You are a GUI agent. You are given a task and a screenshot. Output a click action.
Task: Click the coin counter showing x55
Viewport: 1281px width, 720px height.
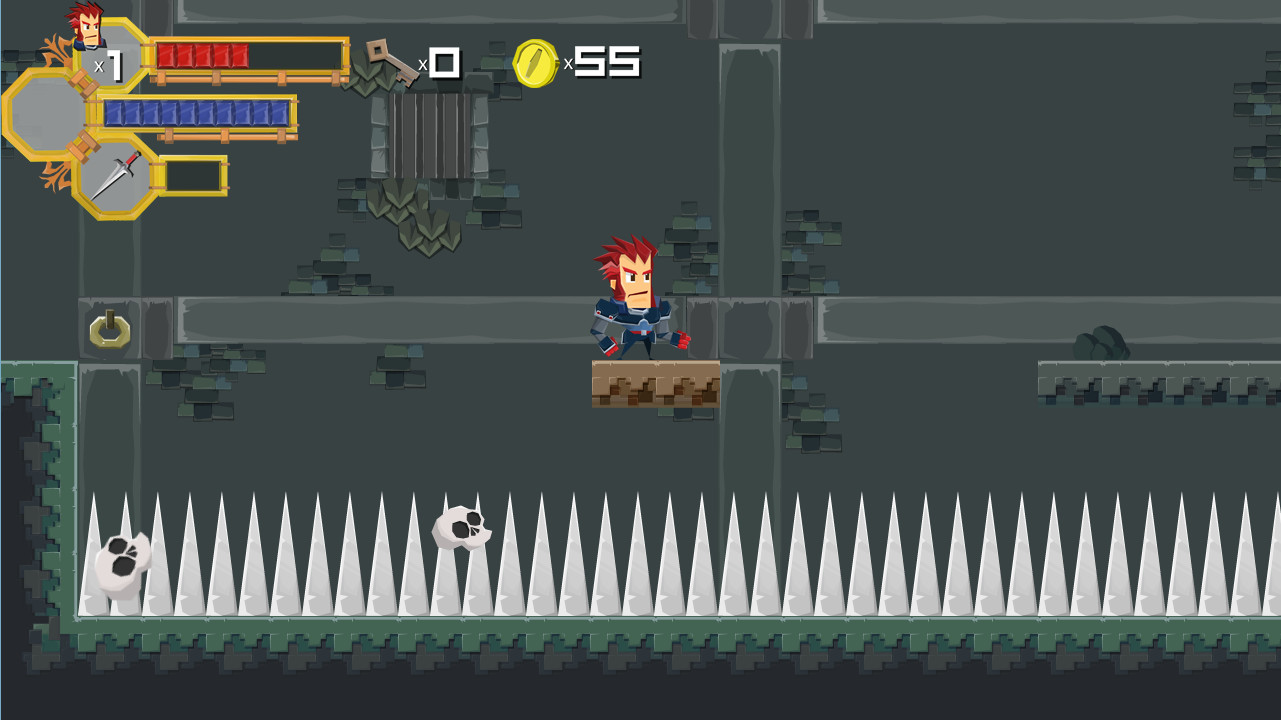point(603,60)
